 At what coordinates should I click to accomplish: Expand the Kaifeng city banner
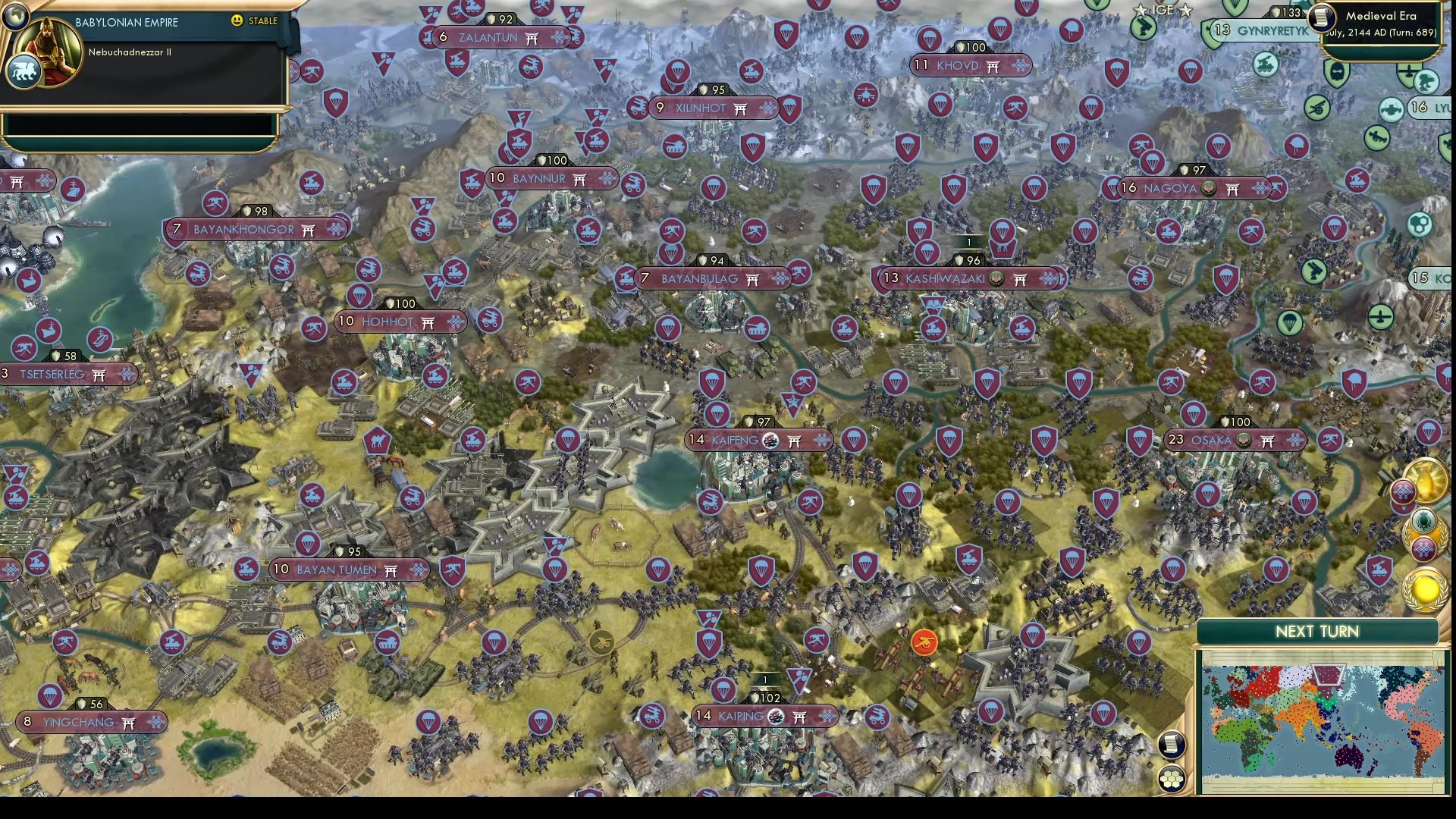pos(756,438)
